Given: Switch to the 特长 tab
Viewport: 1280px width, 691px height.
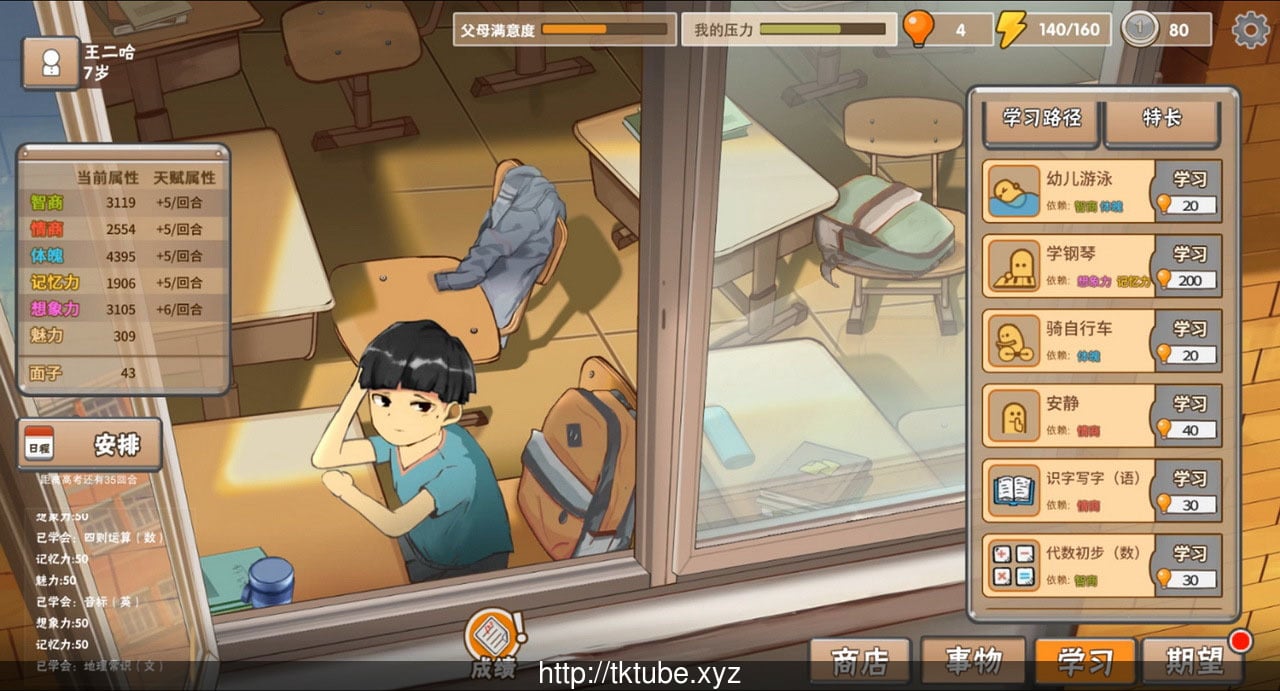Looking at the screenshot, I should (1162, 119).
